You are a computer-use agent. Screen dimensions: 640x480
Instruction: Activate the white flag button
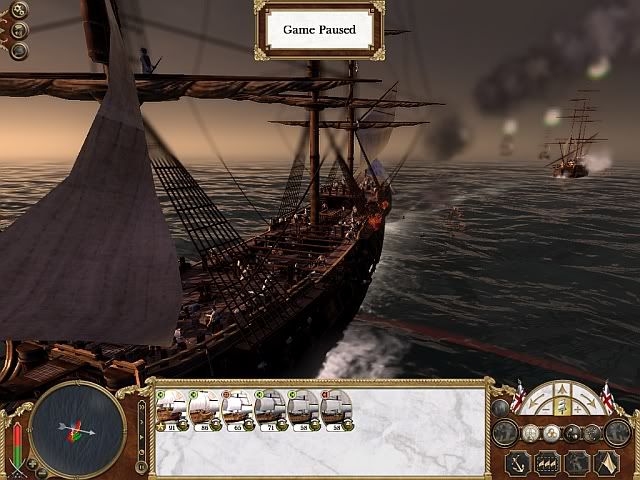point(606,463)
